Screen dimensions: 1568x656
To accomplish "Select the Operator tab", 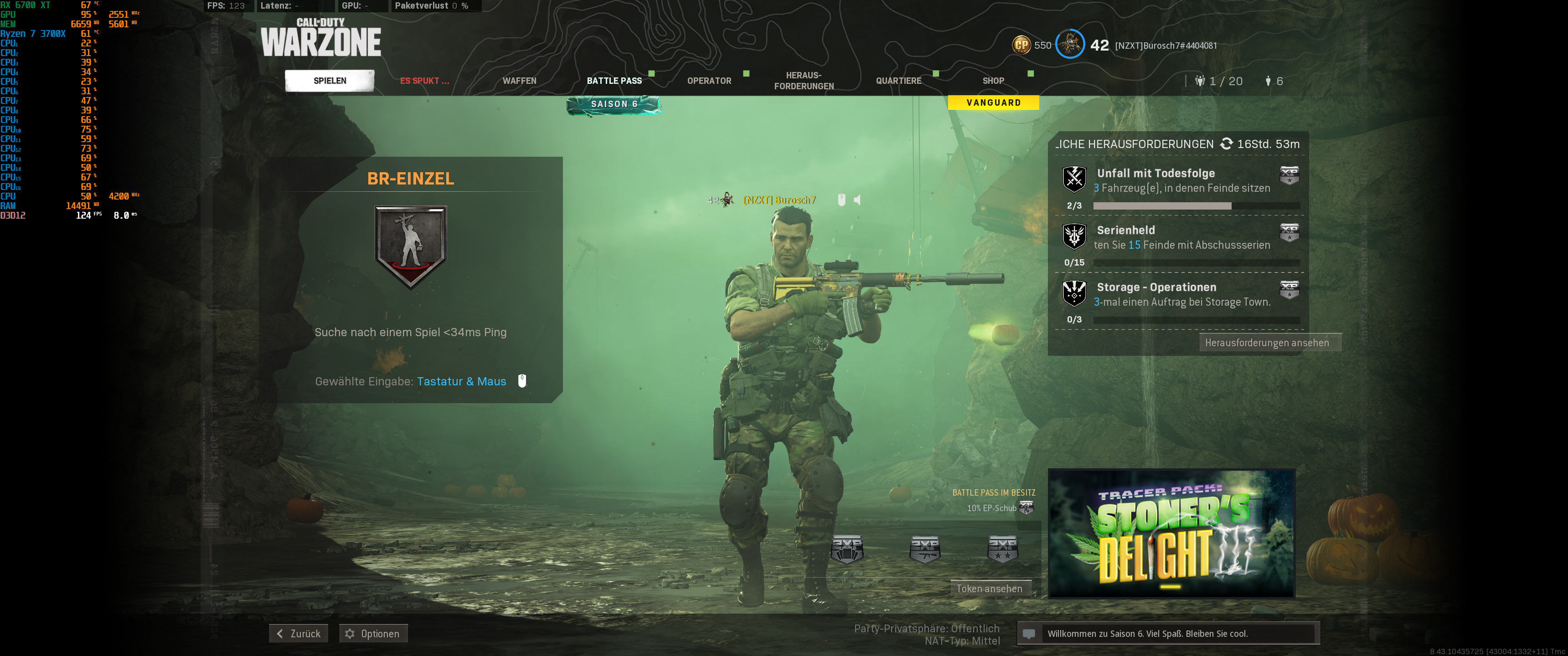I will point(708,80).
